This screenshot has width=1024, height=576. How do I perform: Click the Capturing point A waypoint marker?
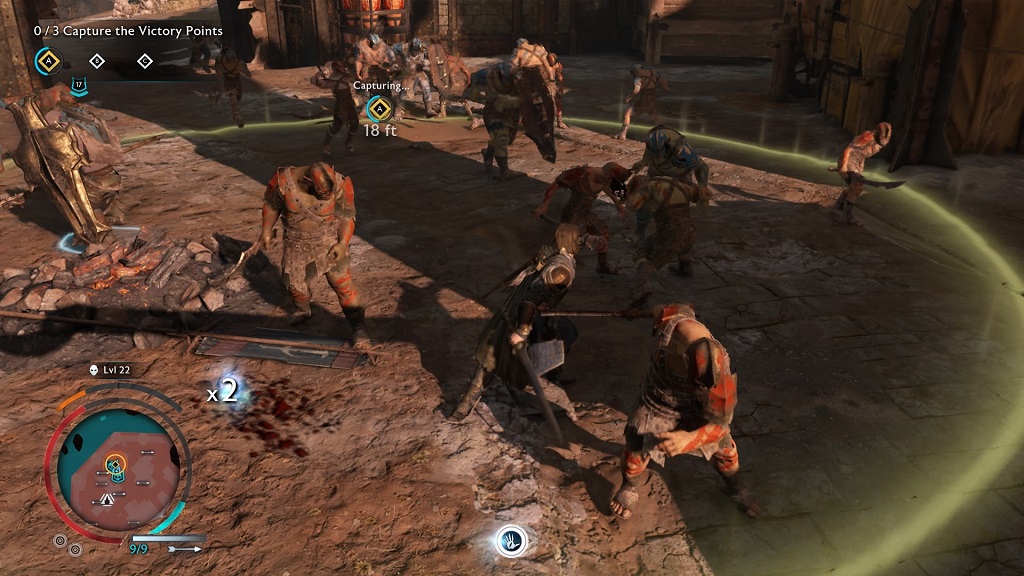(x=378, y=109)
